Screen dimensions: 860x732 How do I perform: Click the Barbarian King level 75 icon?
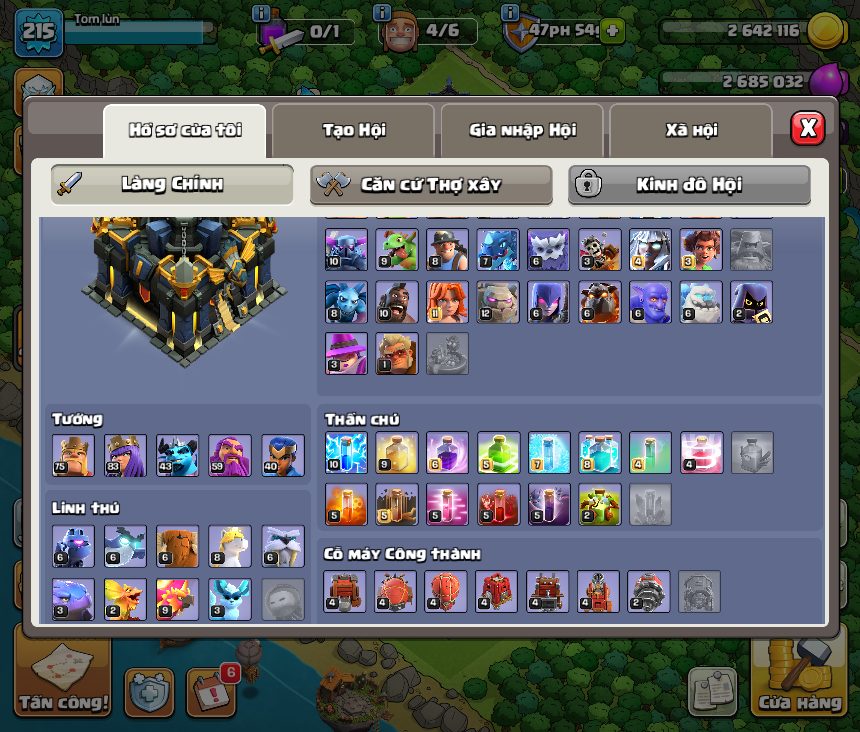(73, 456)
